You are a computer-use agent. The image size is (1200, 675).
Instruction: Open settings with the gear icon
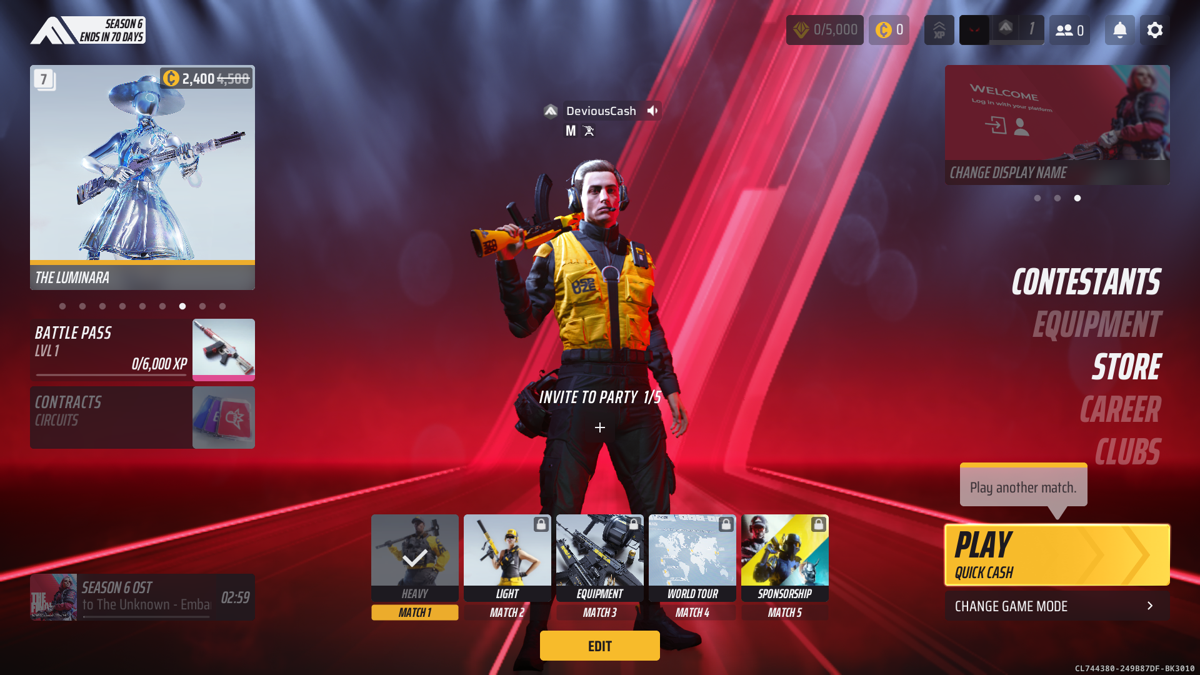click(x=1155, y=30)
